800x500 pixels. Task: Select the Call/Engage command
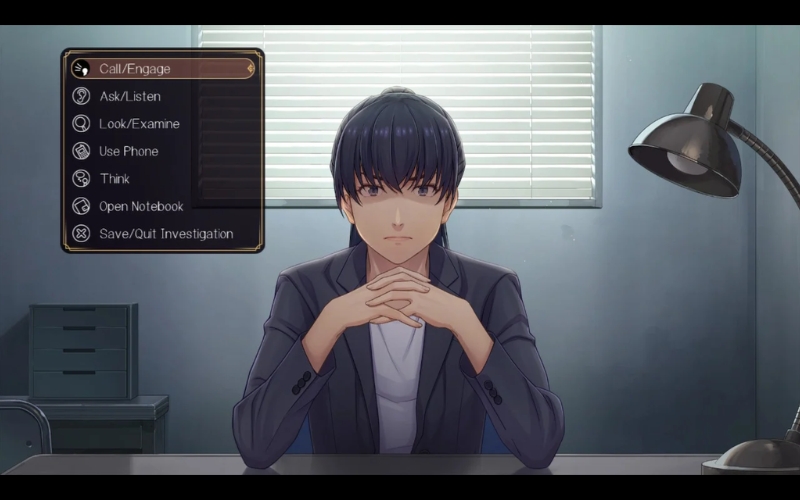click(135, 69)
